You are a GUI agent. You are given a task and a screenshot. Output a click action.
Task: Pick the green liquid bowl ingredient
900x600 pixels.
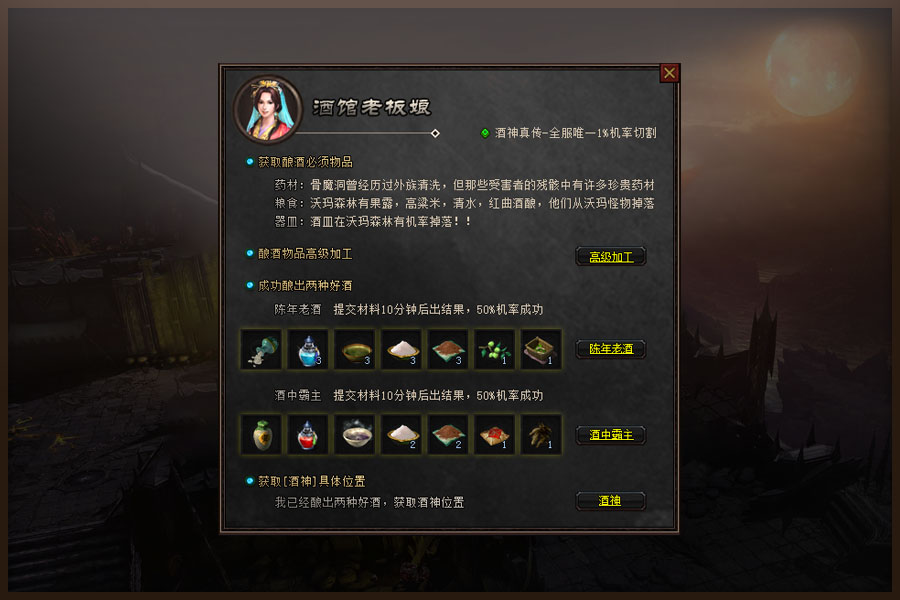point(355,349)
